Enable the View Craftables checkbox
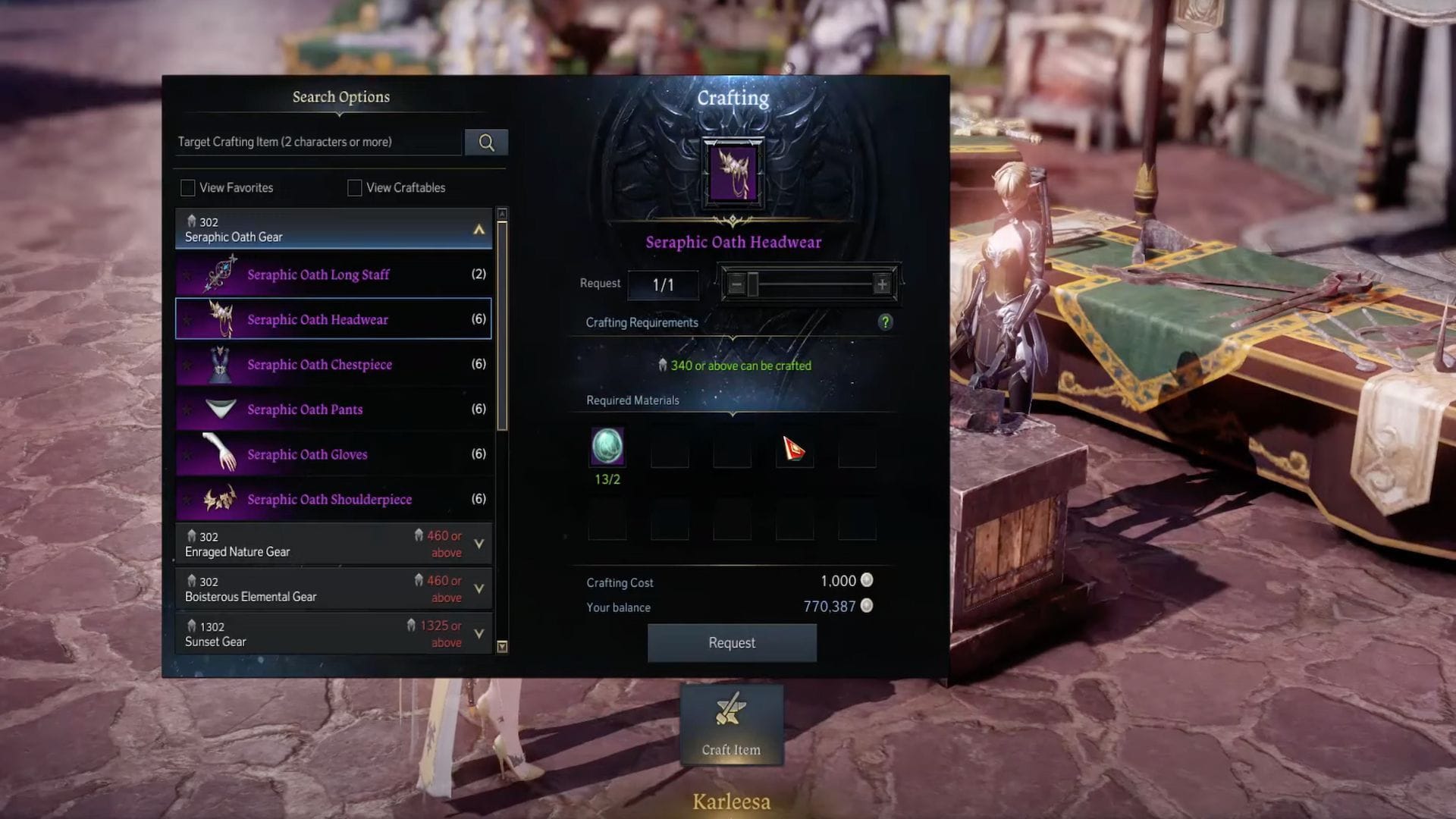 pos(353,187)
